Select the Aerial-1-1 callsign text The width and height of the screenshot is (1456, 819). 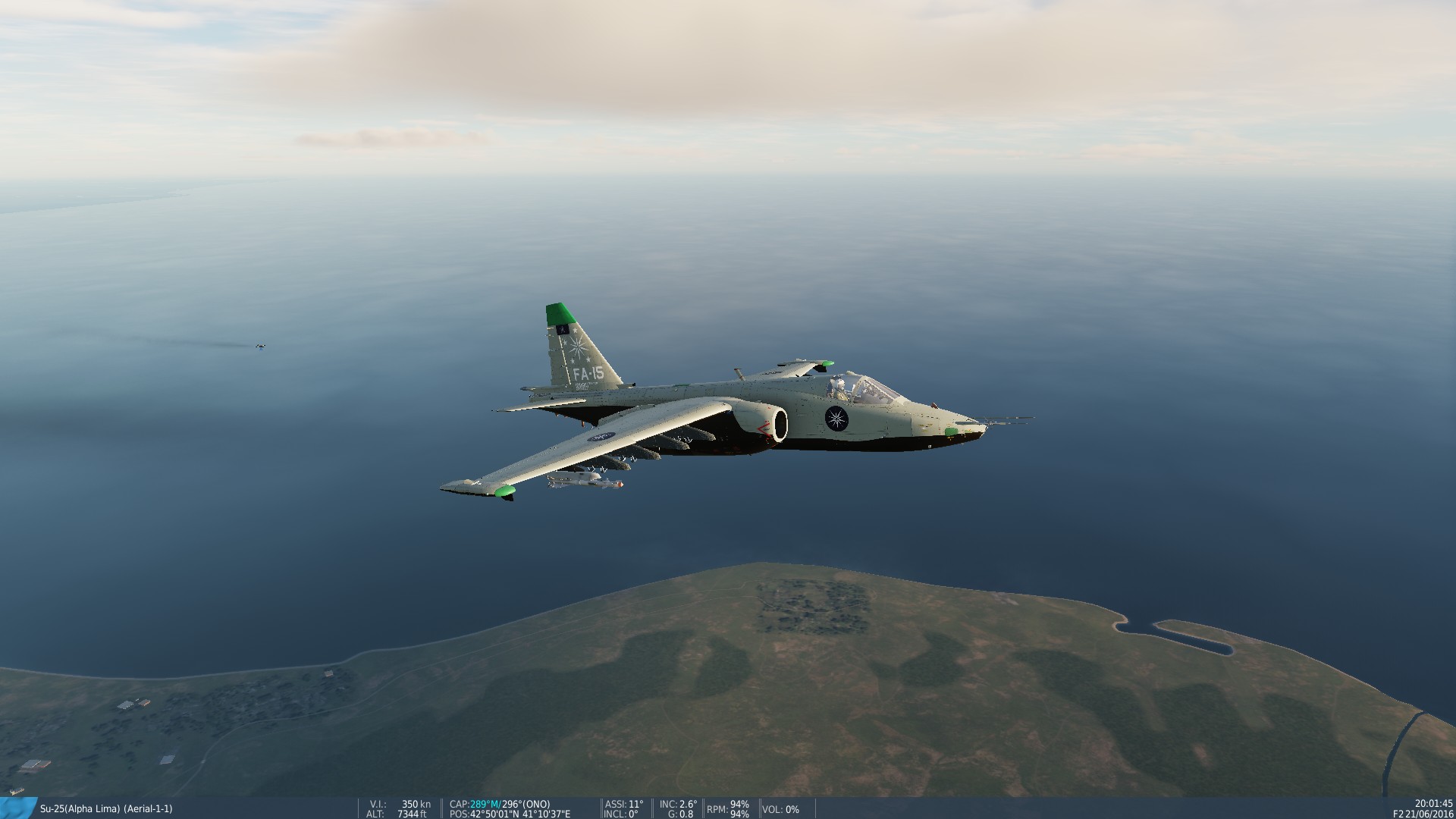click(149, 808)
